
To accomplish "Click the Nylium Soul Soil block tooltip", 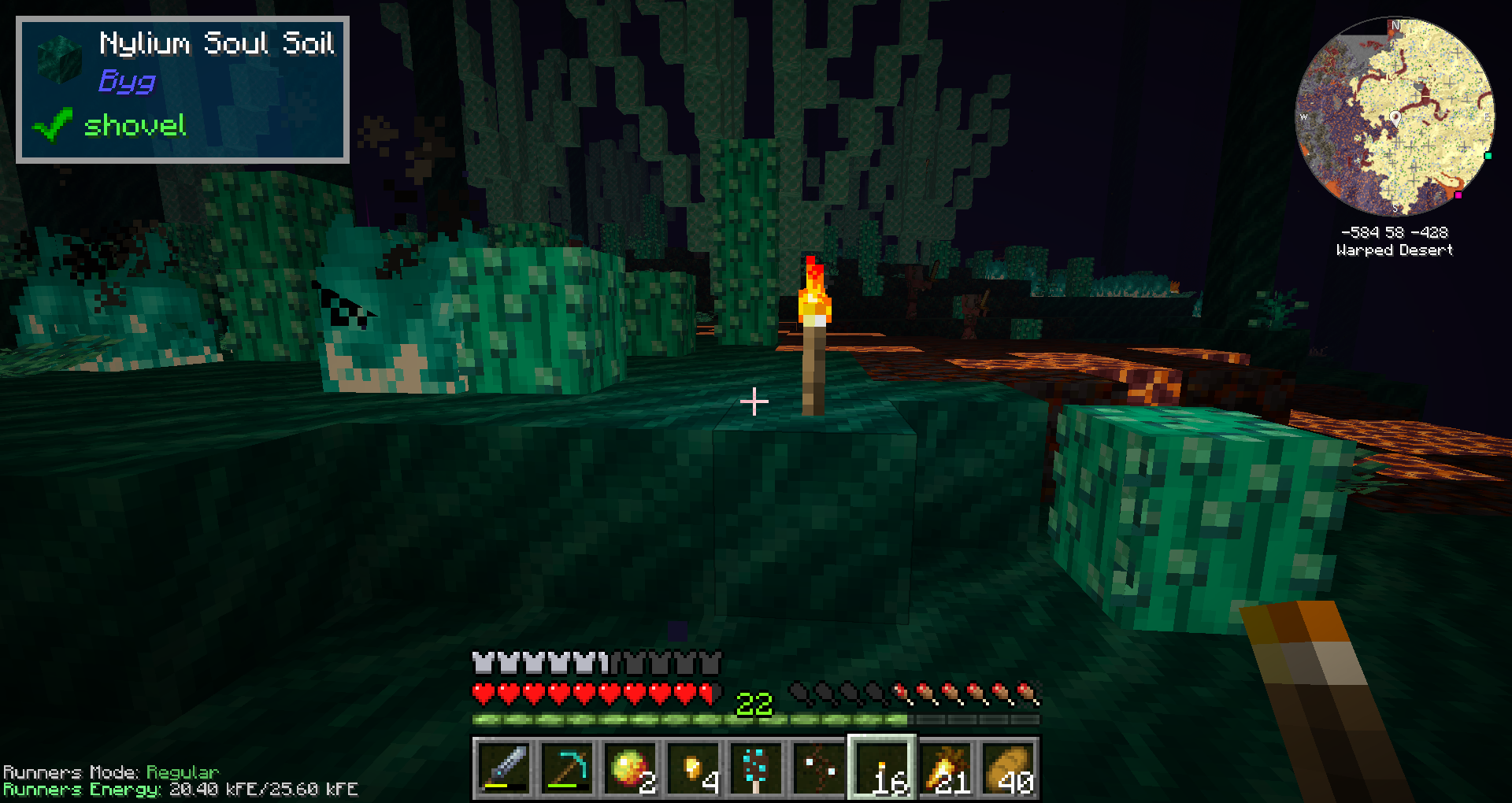I will 183,90.
